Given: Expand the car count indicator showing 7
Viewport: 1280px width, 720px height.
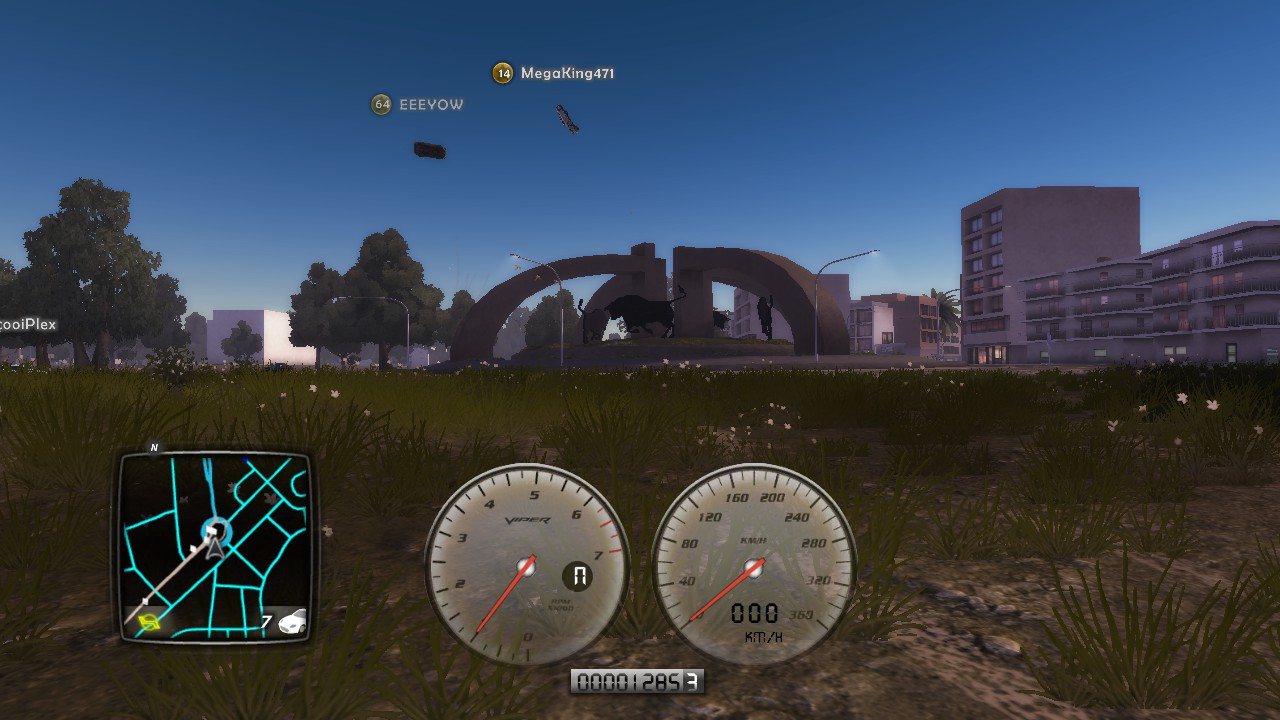Looking at the screenshot, I should tap(268, 619).
